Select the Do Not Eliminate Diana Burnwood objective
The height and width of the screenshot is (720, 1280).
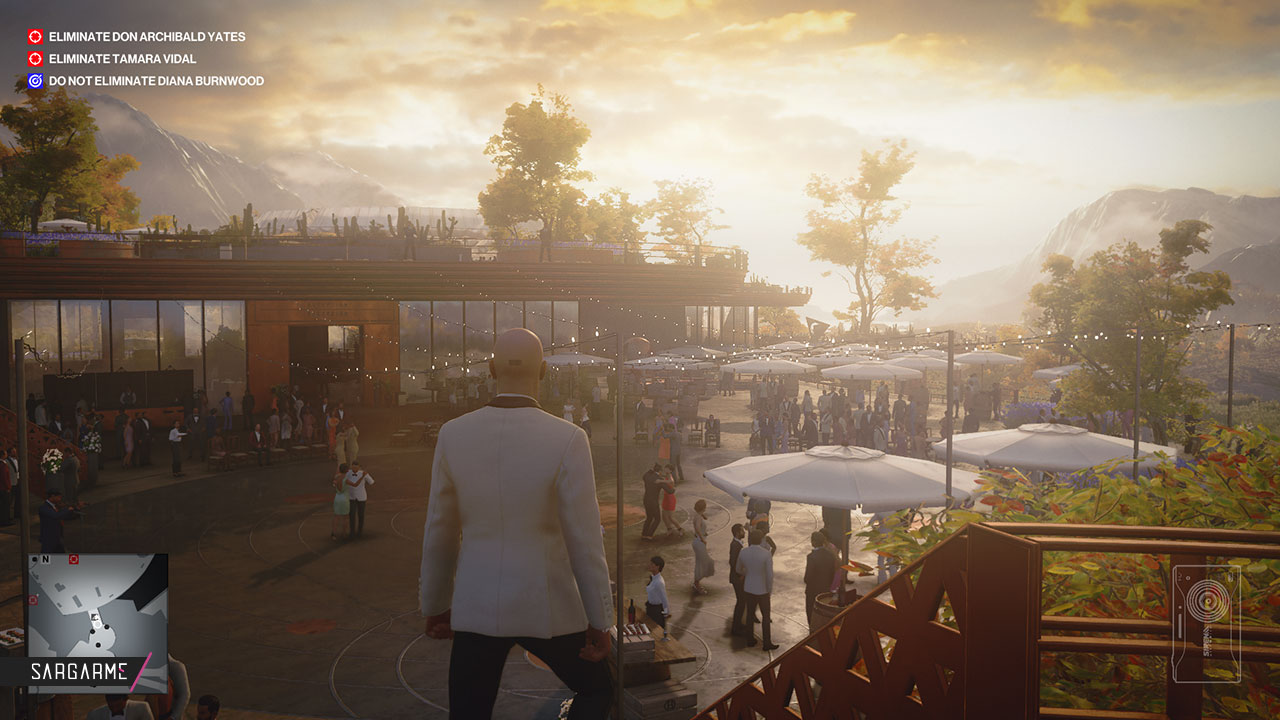pos(155,81)
